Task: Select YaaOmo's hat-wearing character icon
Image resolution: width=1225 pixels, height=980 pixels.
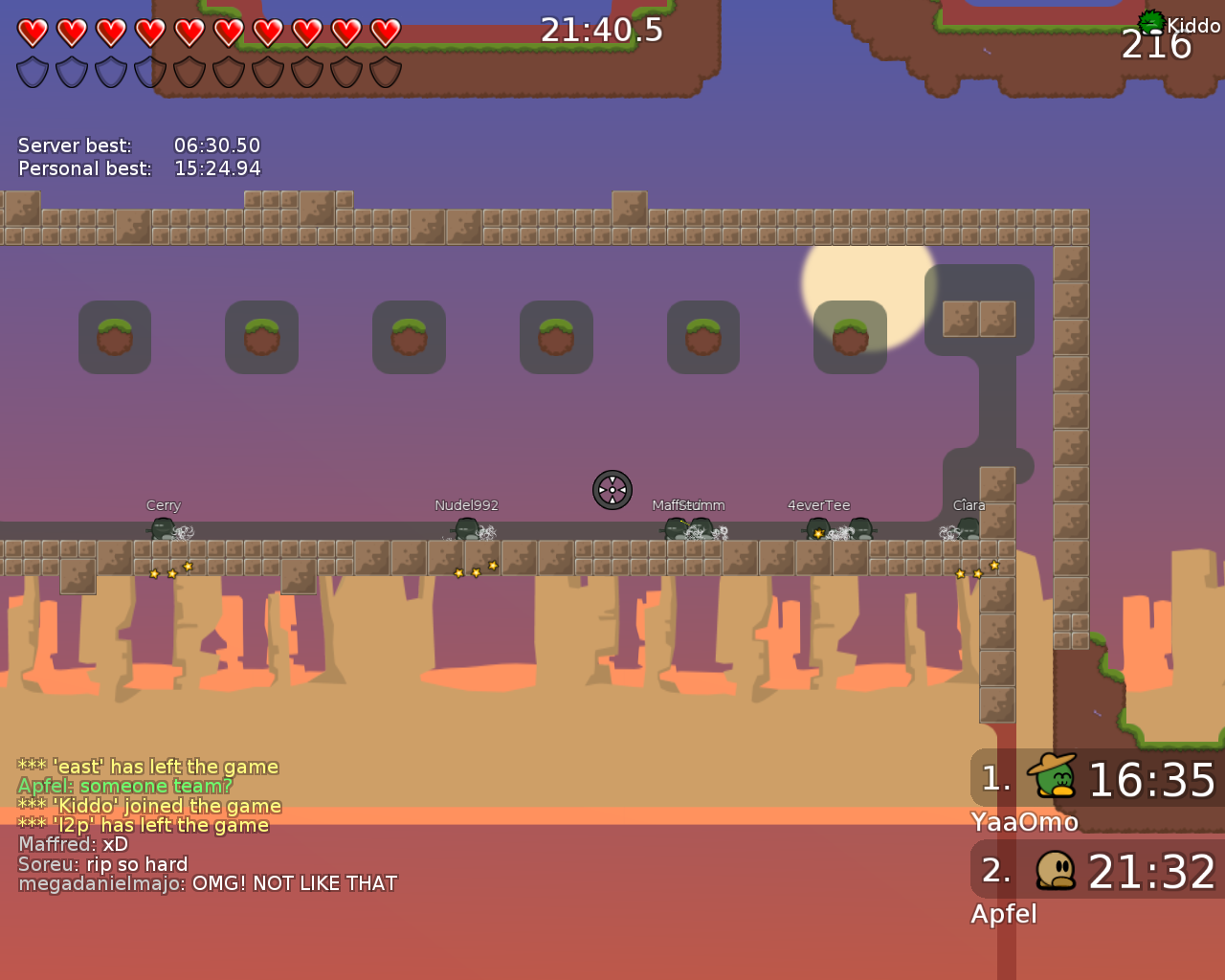Action: point(1052,778)
